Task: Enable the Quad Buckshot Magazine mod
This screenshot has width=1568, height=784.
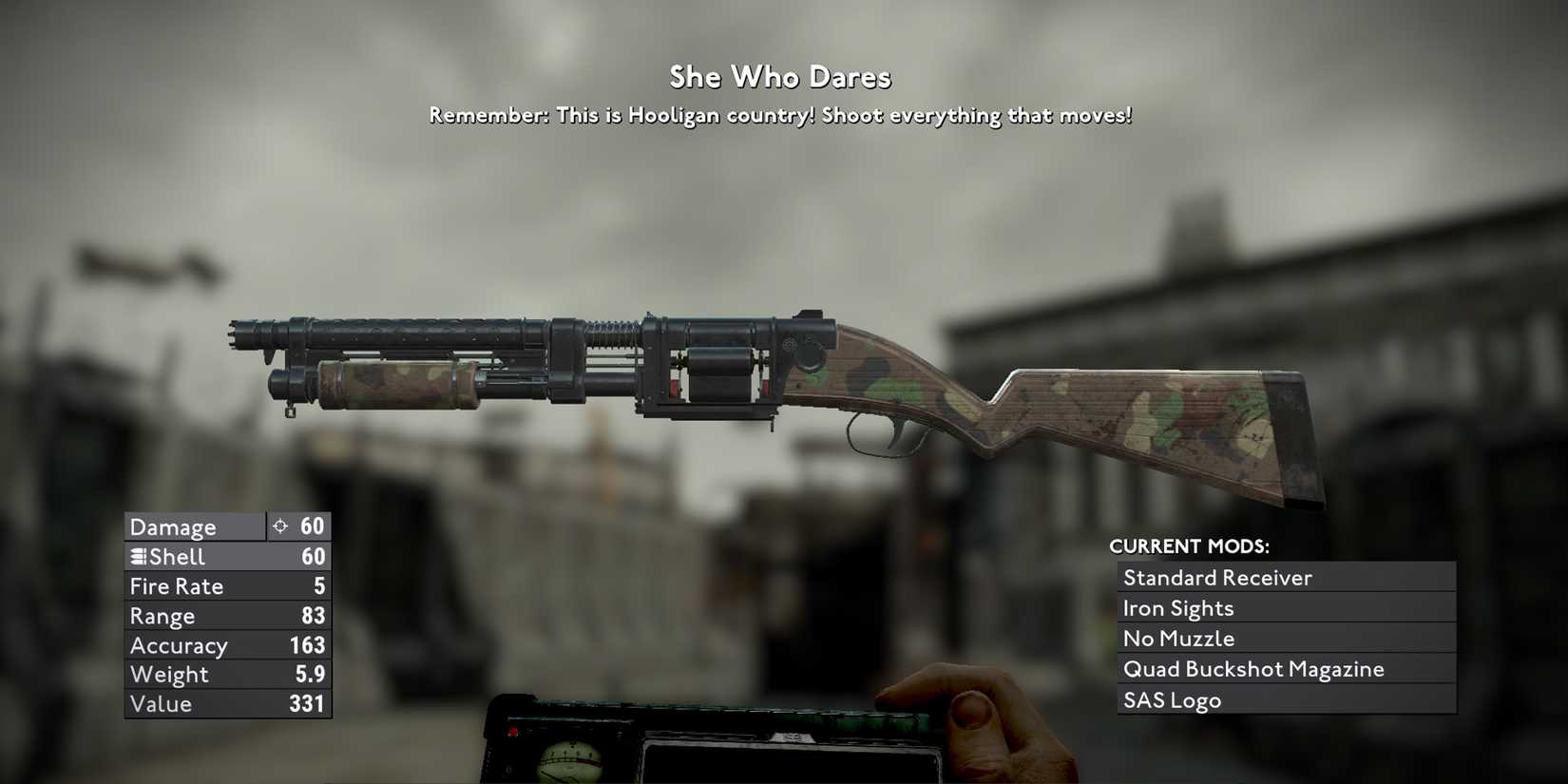Action: pos(1285,669)
